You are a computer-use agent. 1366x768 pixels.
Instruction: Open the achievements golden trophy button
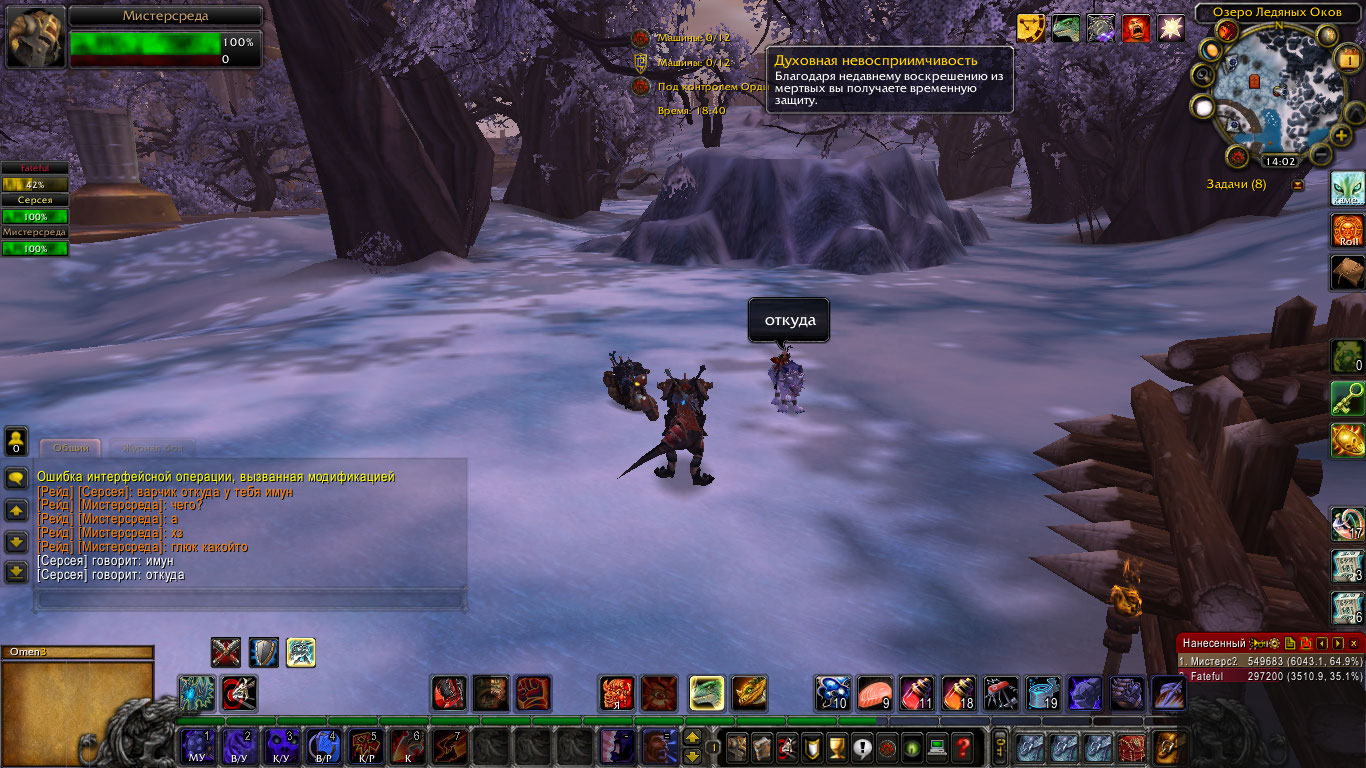click(837, 746)
